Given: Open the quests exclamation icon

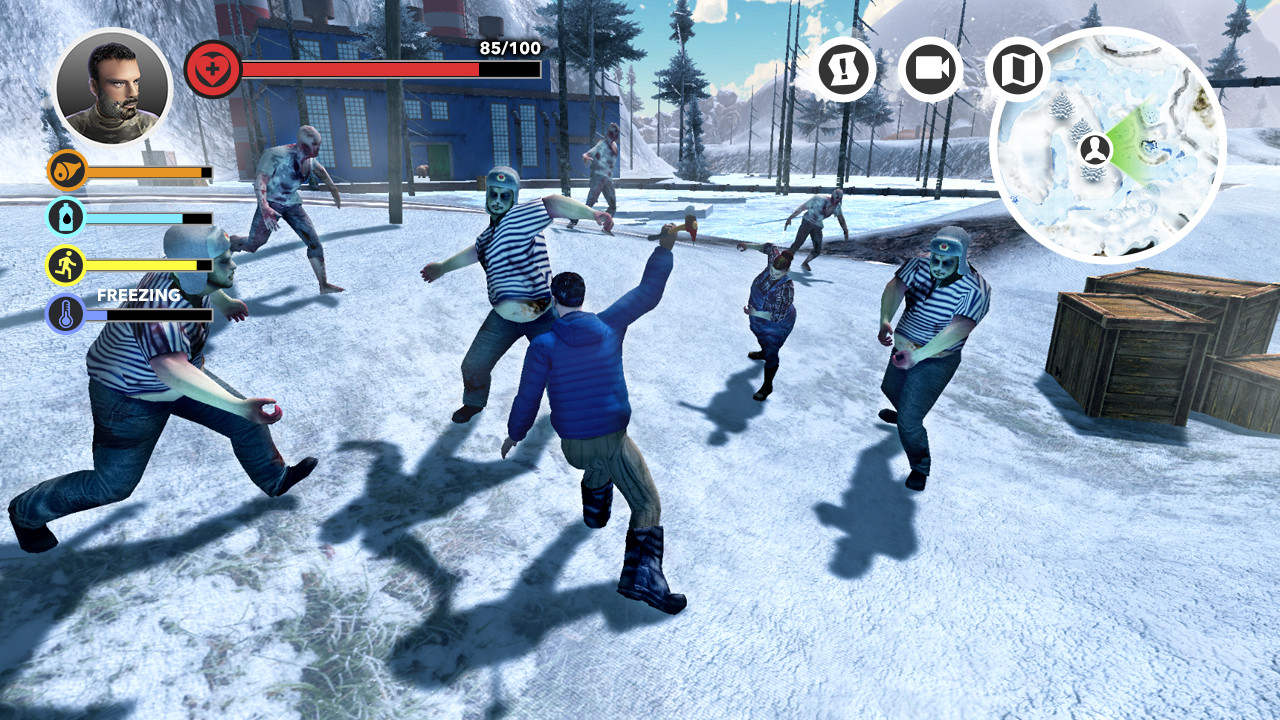Looking at the screenshot, I should tap(847, 70).
